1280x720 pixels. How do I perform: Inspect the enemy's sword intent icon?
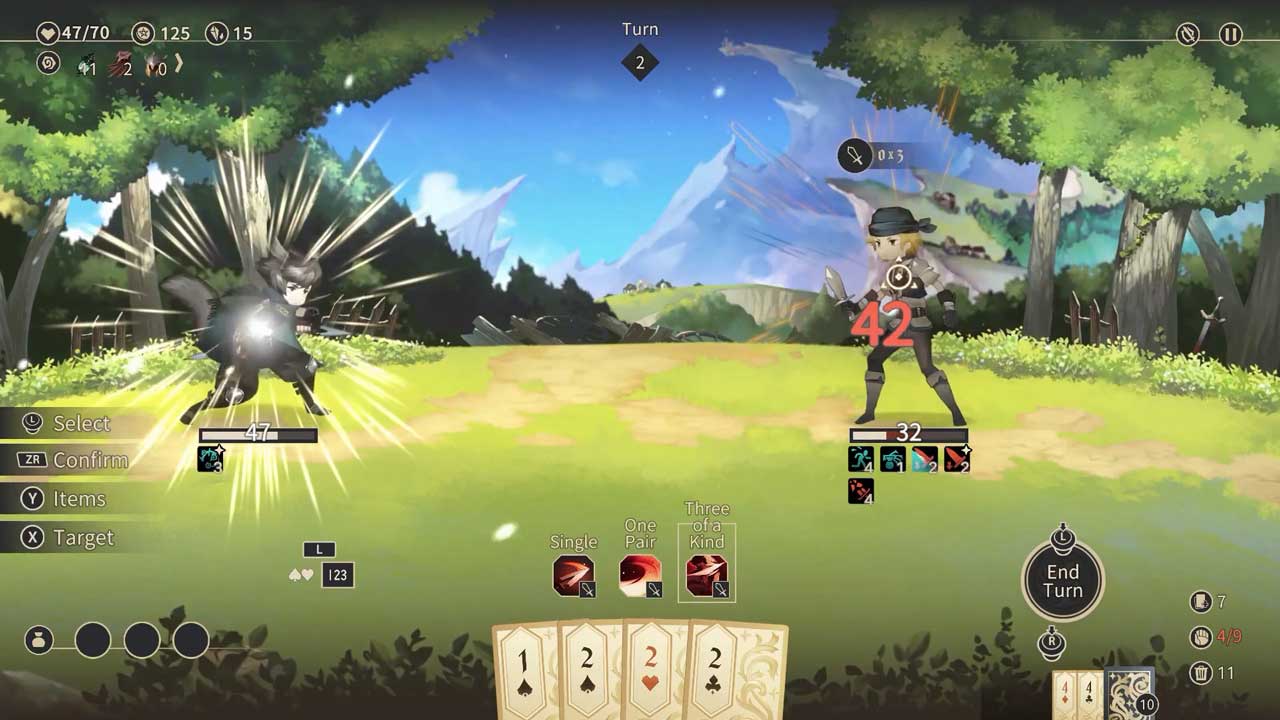[855, 156]
